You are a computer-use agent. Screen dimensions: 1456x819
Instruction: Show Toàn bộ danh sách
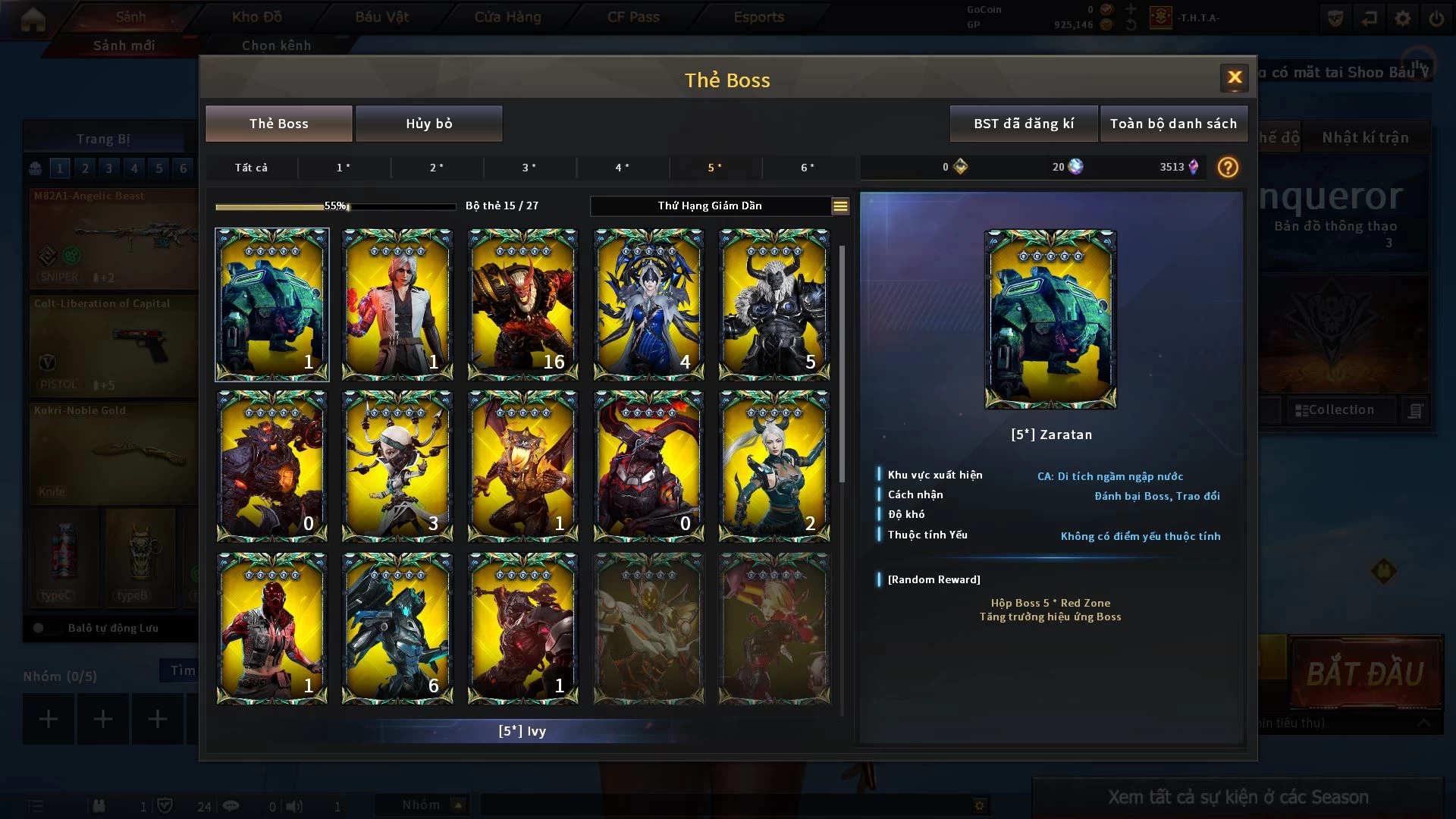tap(1172, 124)
